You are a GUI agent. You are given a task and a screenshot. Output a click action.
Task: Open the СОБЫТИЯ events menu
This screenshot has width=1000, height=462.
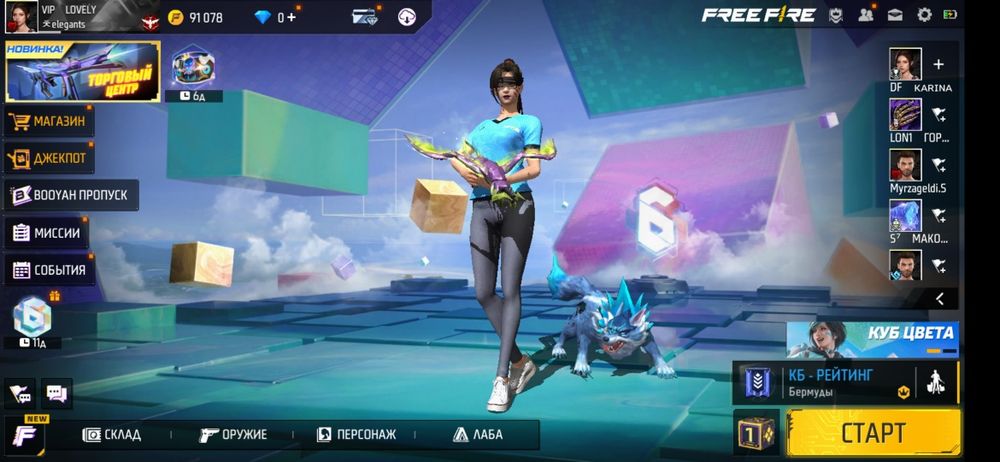click(x=50, y=270)
